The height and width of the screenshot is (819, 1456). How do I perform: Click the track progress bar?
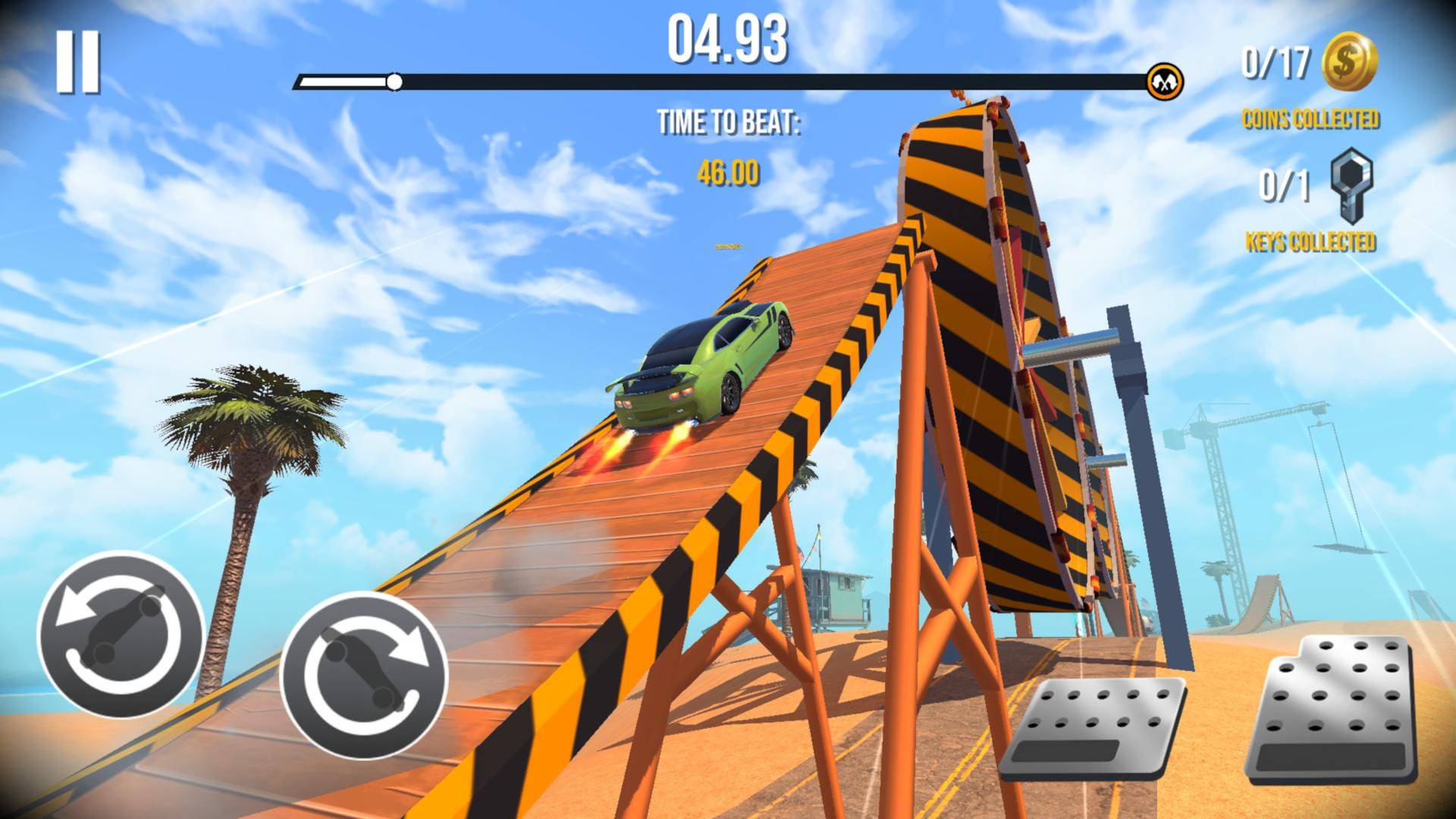point(728,80)
